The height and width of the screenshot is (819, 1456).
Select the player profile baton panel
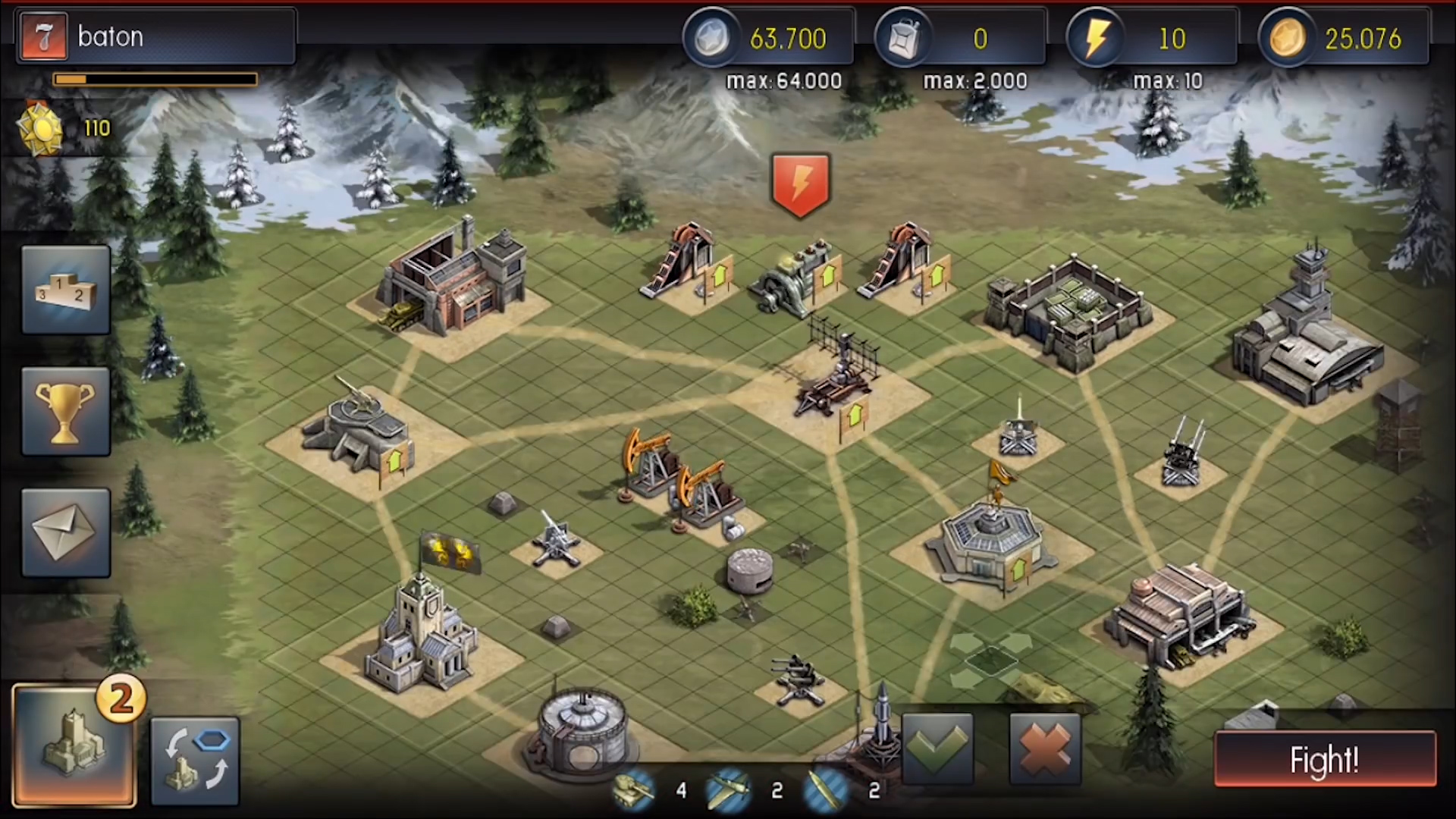[156, 36]
